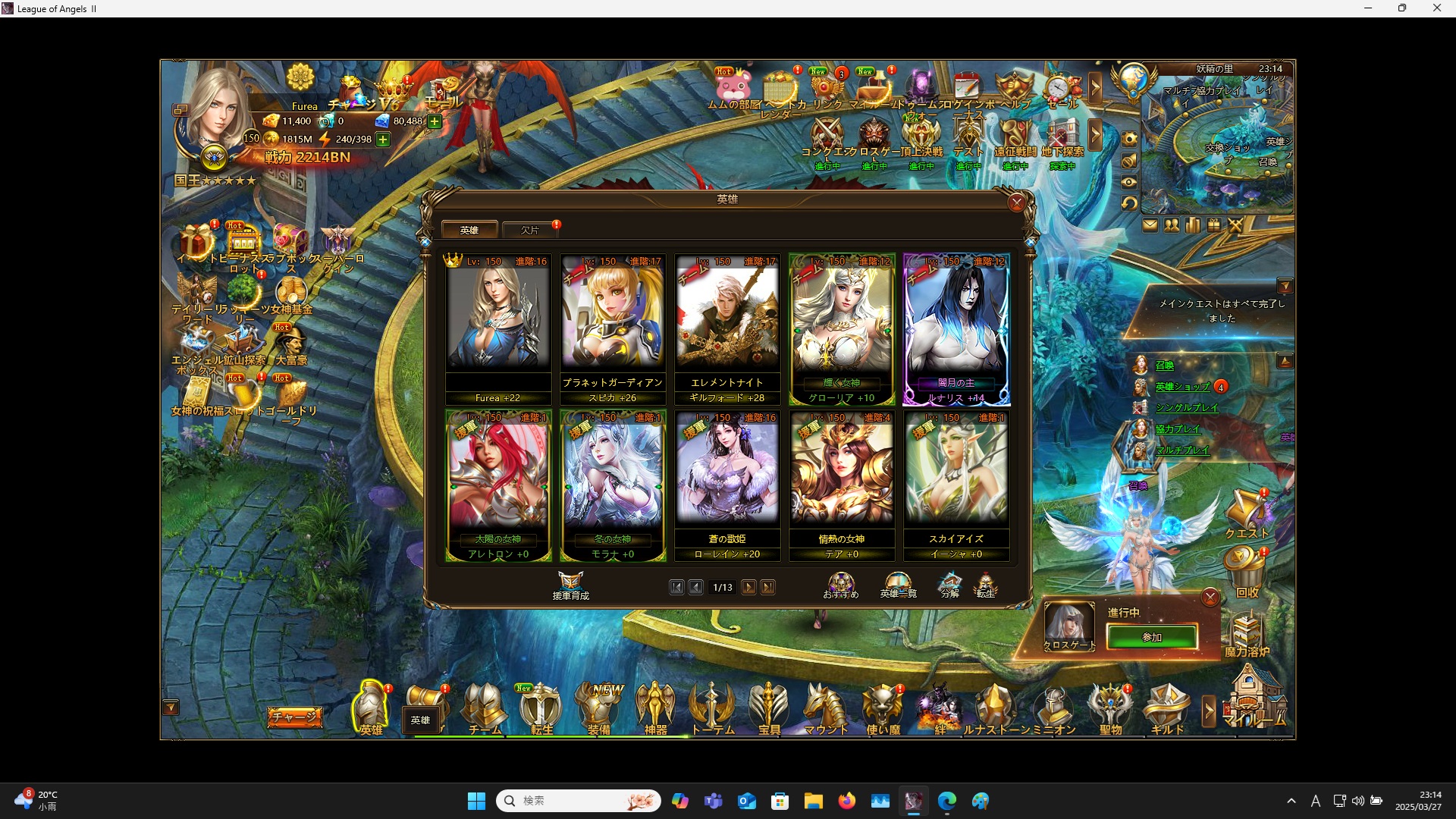Screen dimensions: 1456x819
Task: Click the green plus on the 240/398 stamina gauge
Action: click(383, 139)
